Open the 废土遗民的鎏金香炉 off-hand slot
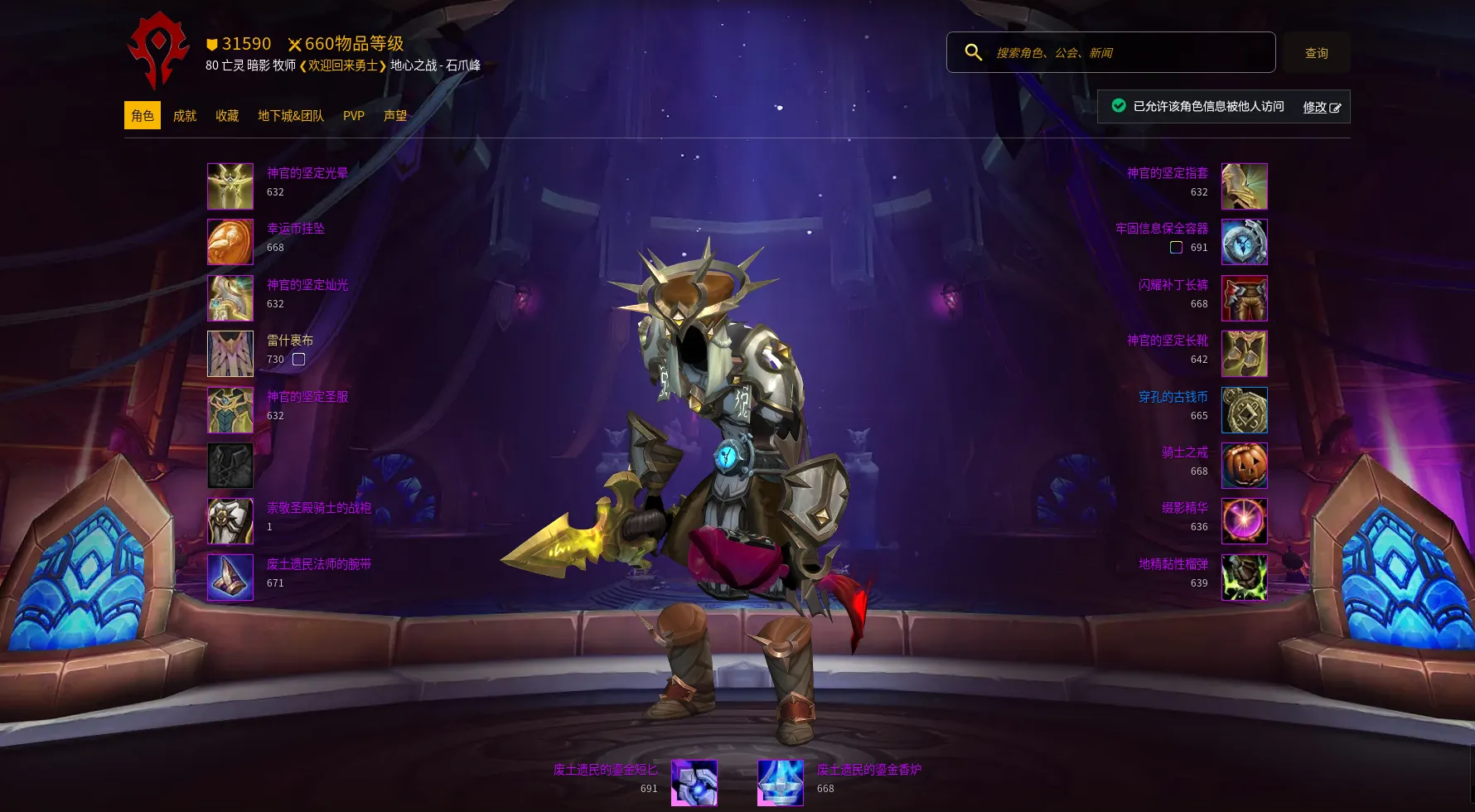 click(781, 783)
